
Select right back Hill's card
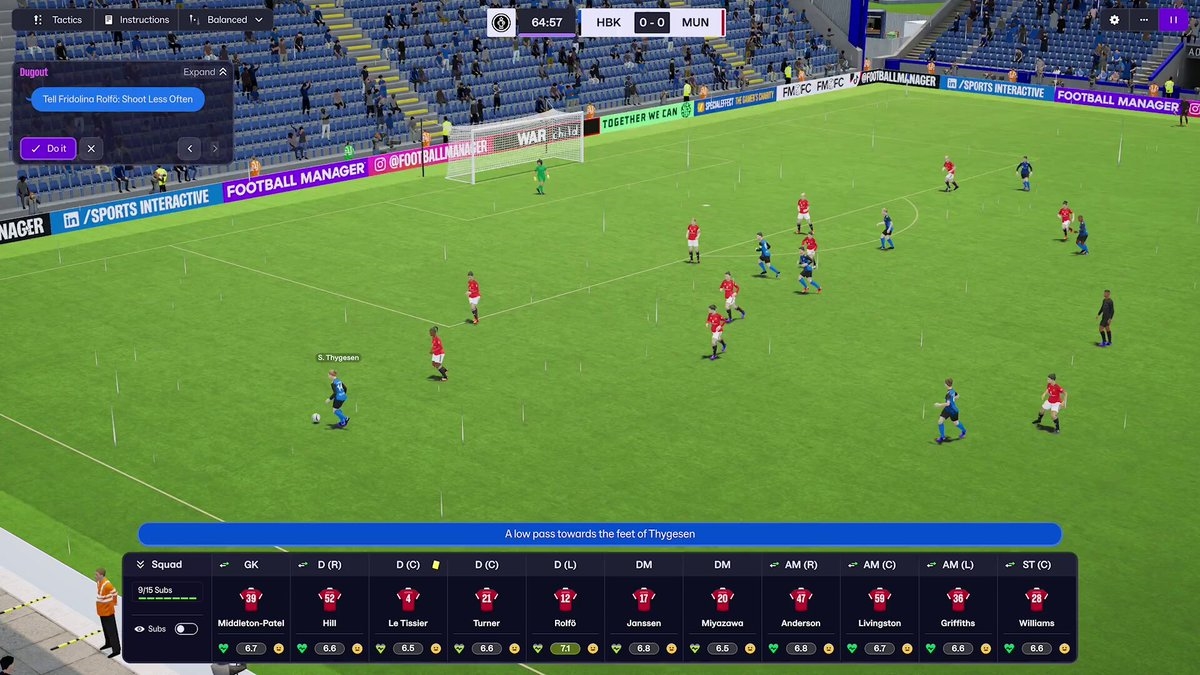click(329, 607)
